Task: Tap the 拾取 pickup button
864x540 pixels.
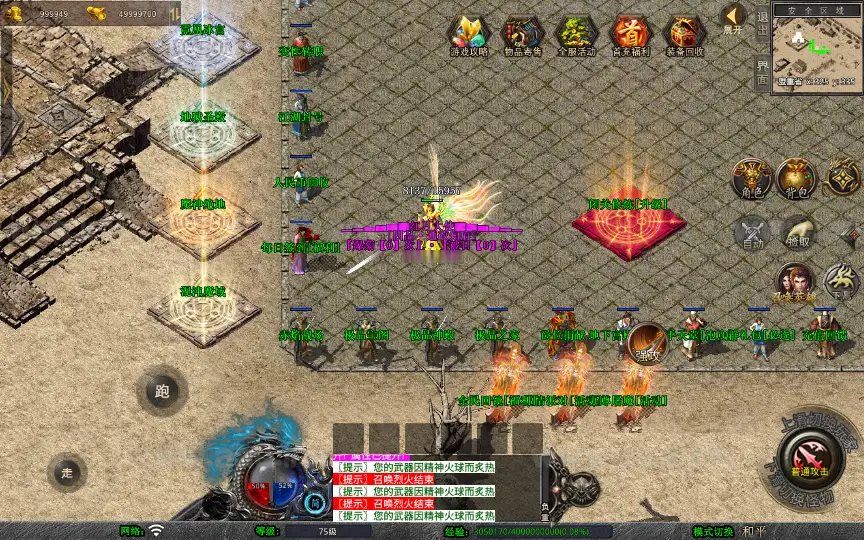Action: tap(797, 233)
